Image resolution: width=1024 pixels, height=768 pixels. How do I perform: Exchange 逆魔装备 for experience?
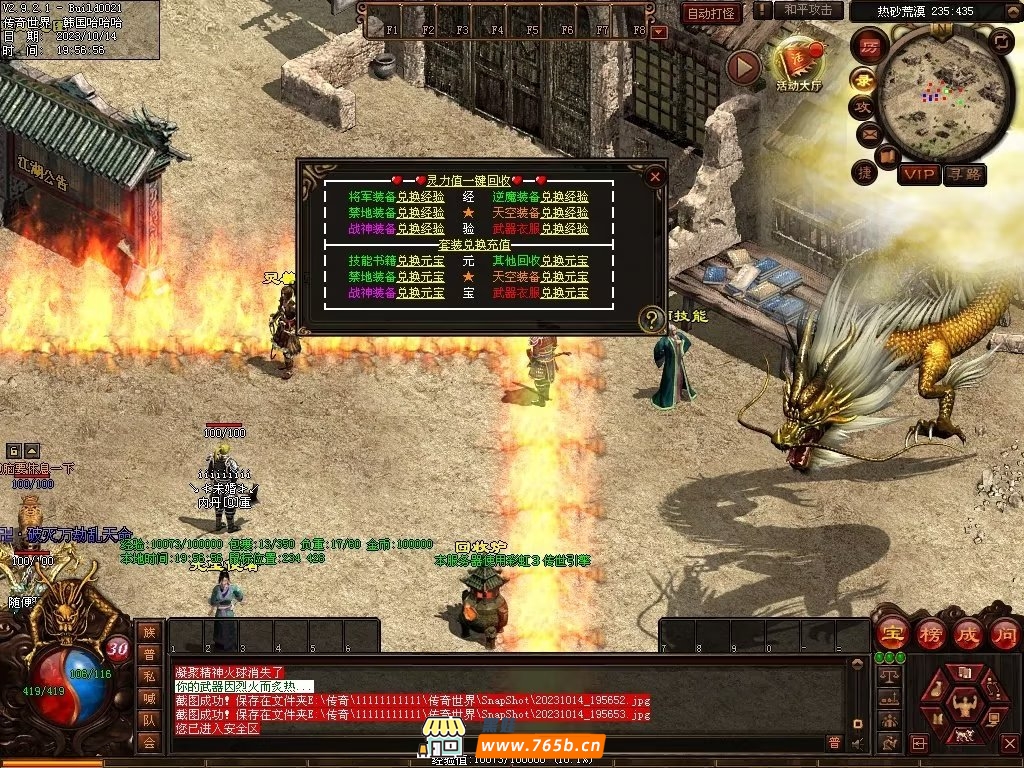564,198
